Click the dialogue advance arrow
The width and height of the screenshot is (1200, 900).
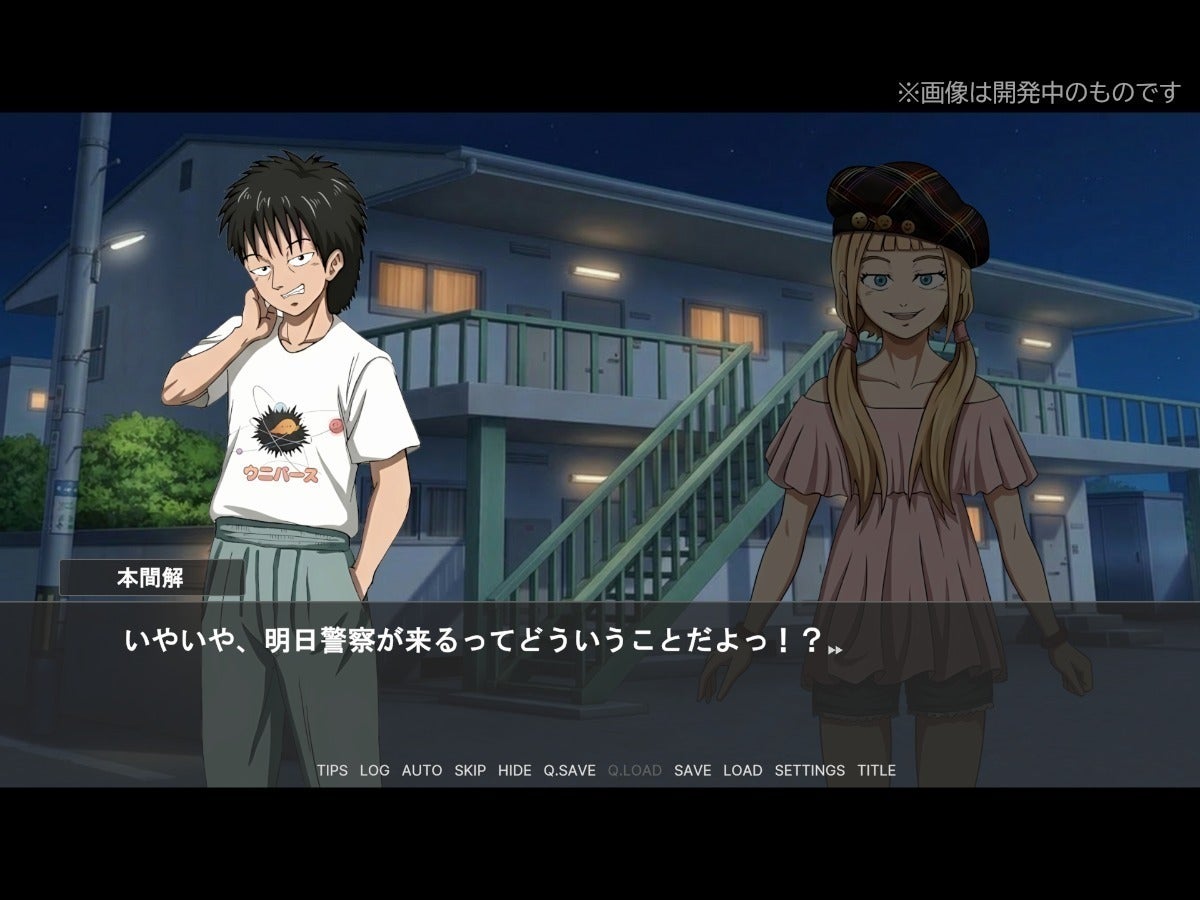835,650
